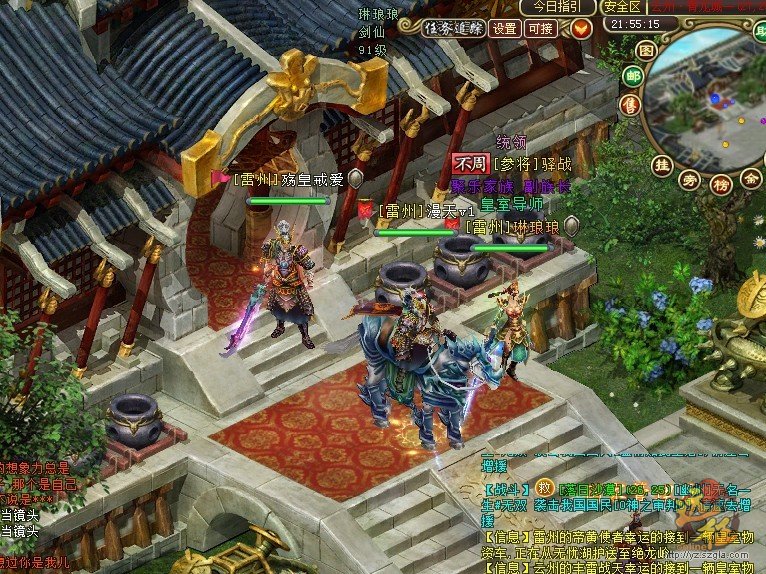
Task: Show 可接 available quests
Action: 541,28
